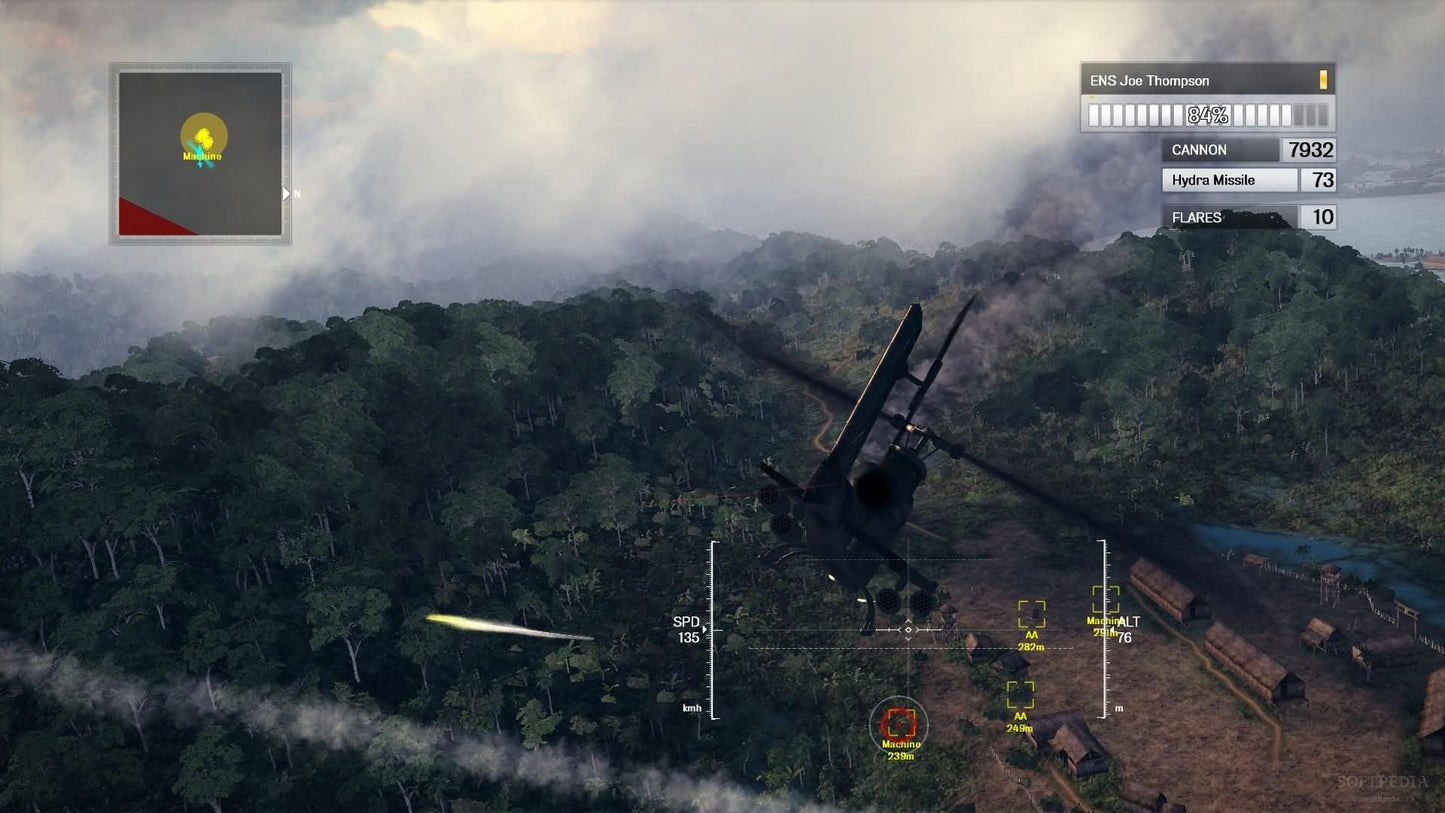Select the Machine 251m target bracket
Image resolution: width=1445 pixels, height=813 pixels.
point(1104,602)
